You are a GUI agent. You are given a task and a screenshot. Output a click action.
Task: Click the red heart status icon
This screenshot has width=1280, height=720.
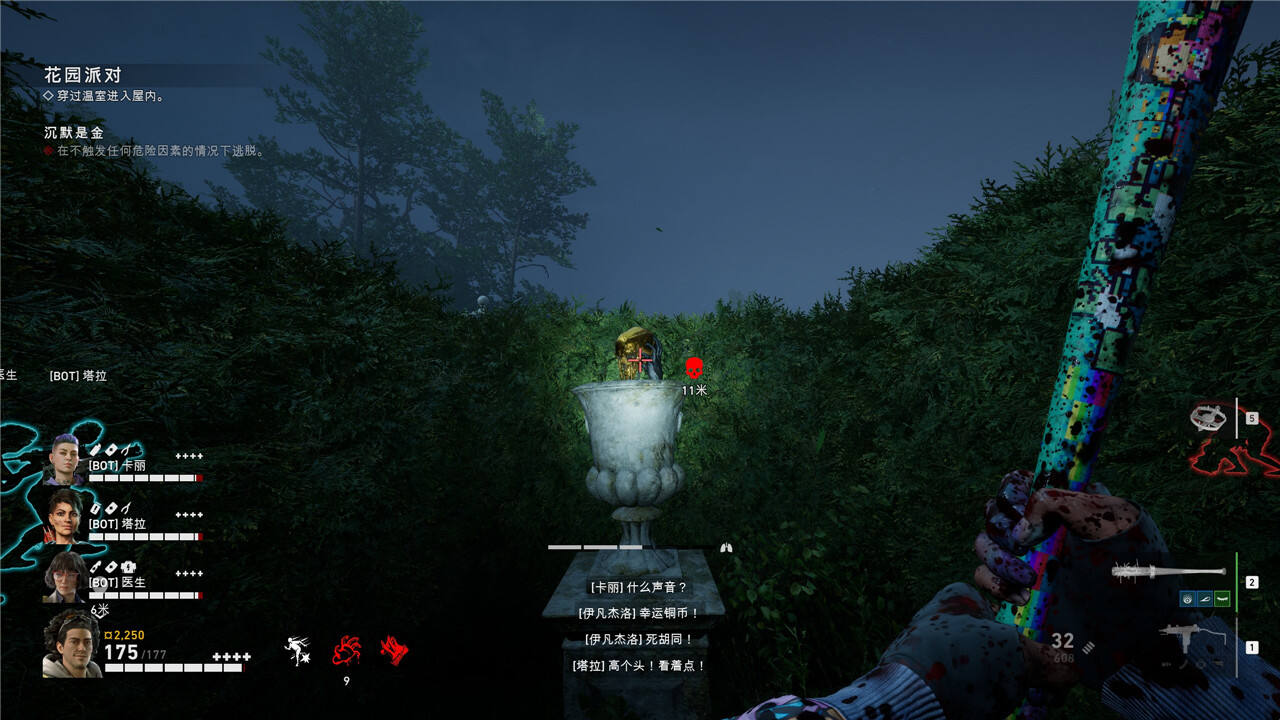pyautogui.click(x=346, y=651)
